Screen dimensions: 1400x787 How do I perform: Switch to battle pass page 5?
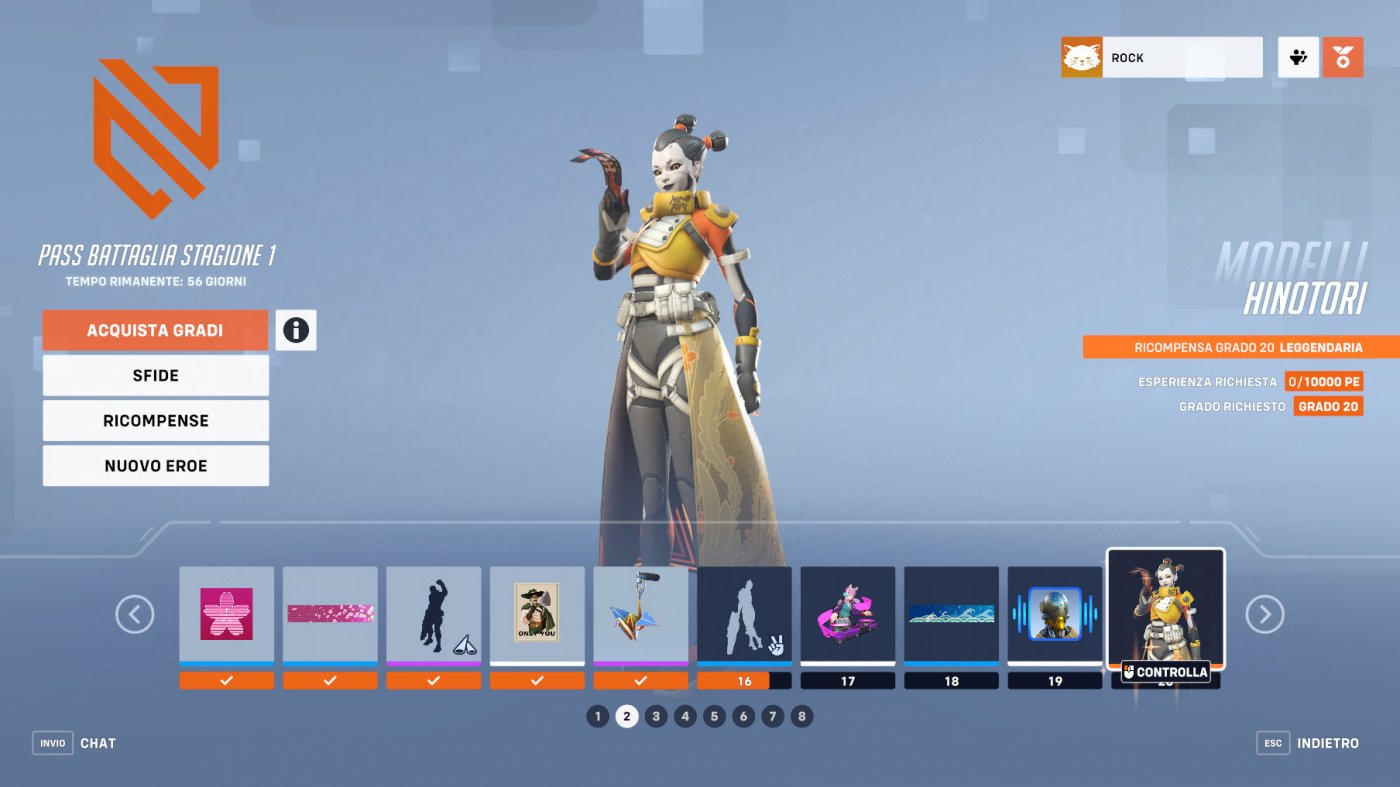click(x=714, y=715)
